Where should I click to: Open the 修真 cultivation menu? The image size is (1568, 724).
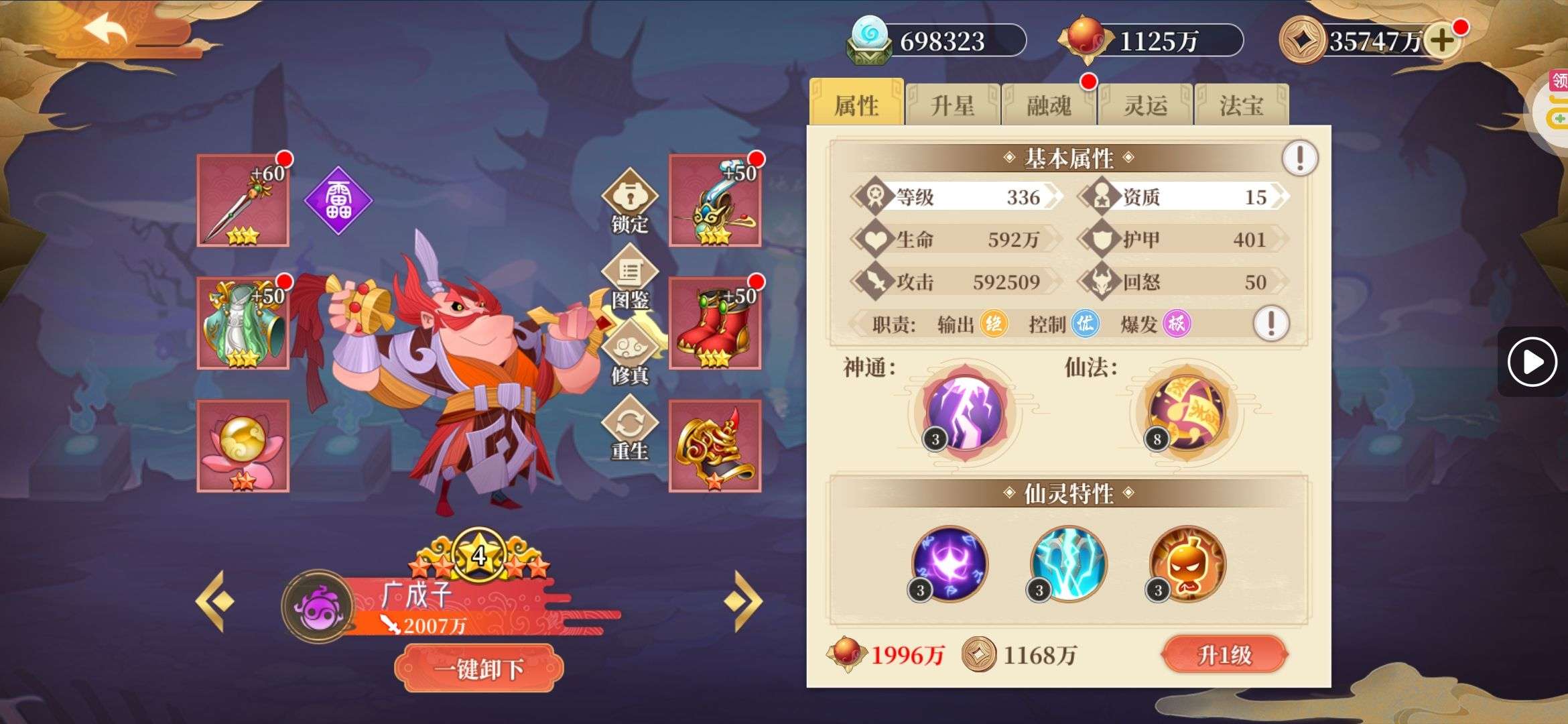pos(629,353)
